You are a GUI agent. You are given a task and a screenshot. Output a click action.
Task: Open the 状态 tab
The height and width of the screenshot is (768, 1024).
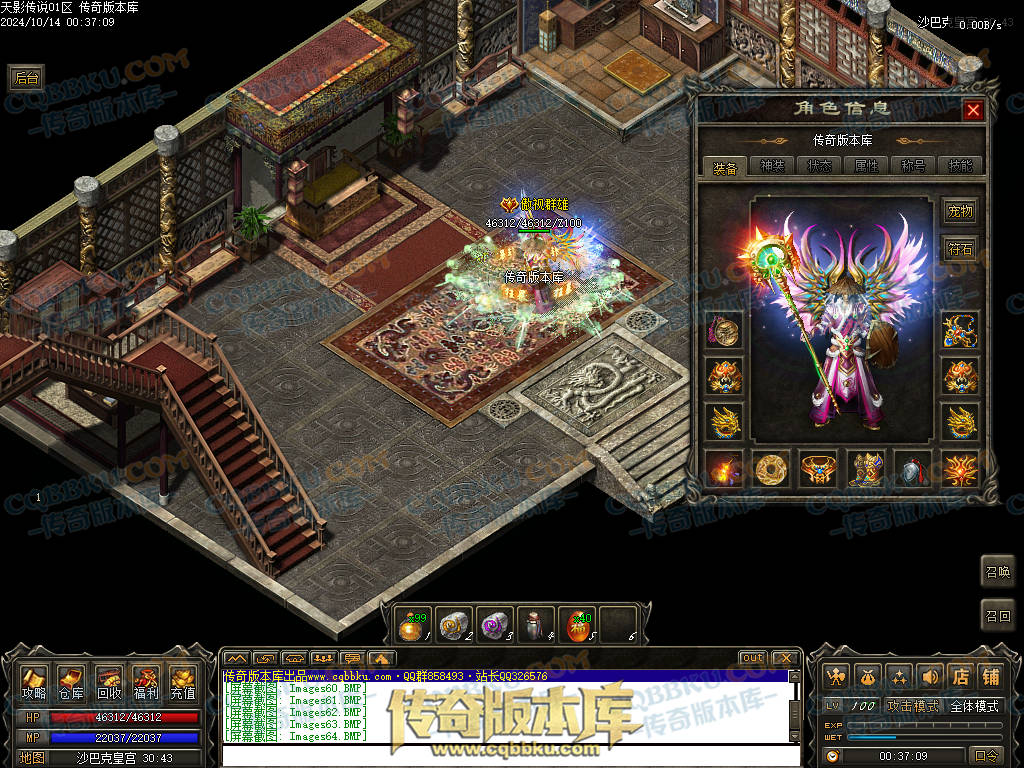point(819,167)
